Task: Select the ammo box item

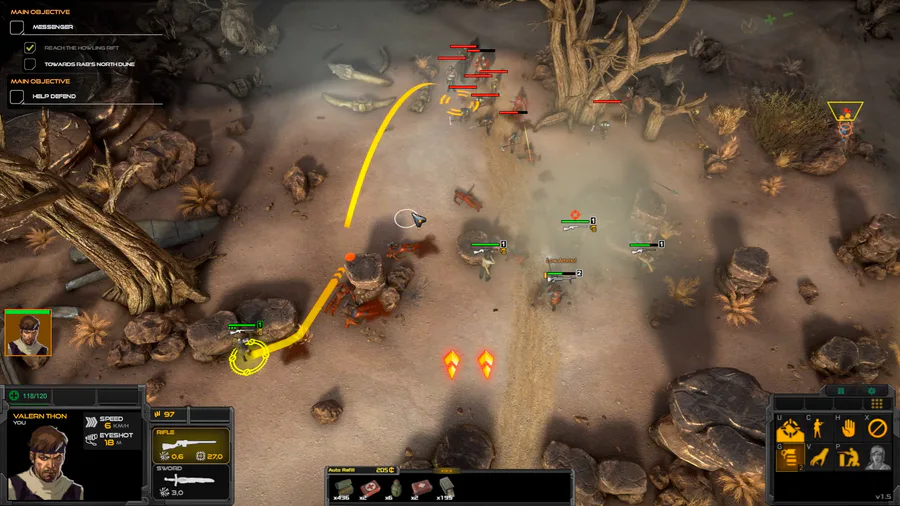Action: [x=446, y=486]
